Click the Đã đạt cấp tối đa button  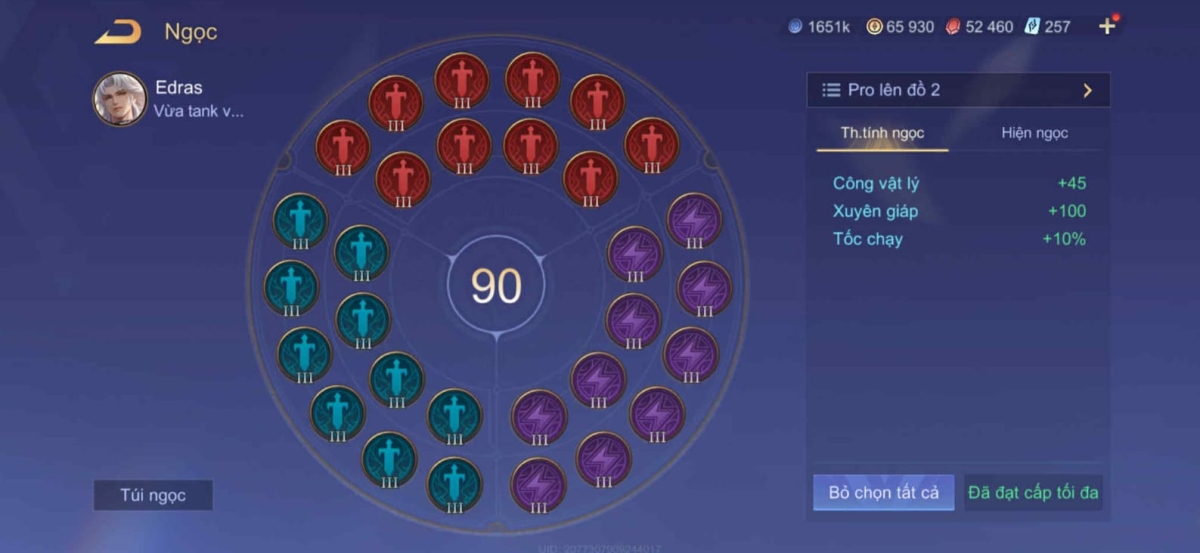[1034, 492]
